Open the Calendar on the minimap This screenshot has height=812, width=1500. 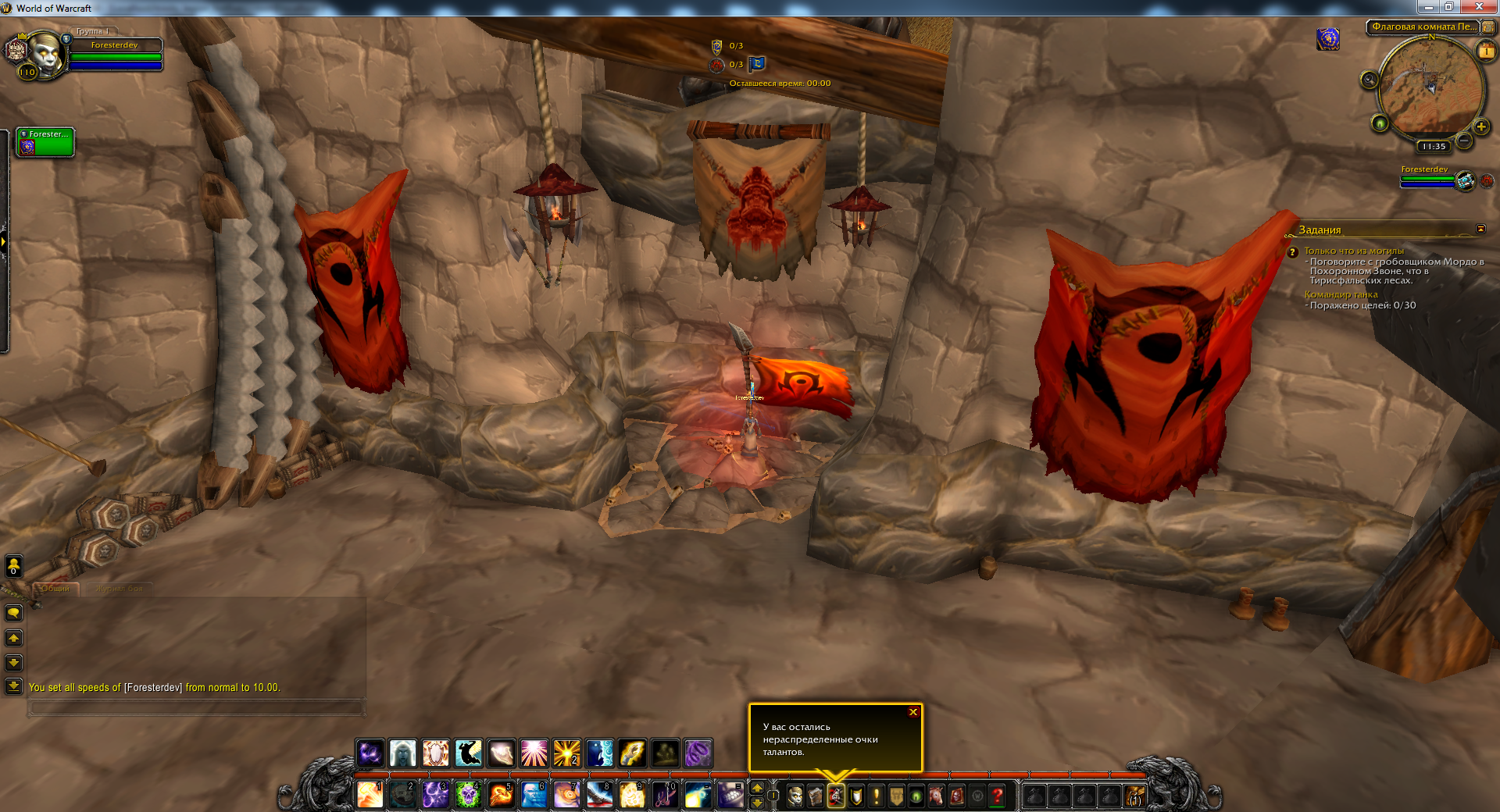(x=1486, y=51)
